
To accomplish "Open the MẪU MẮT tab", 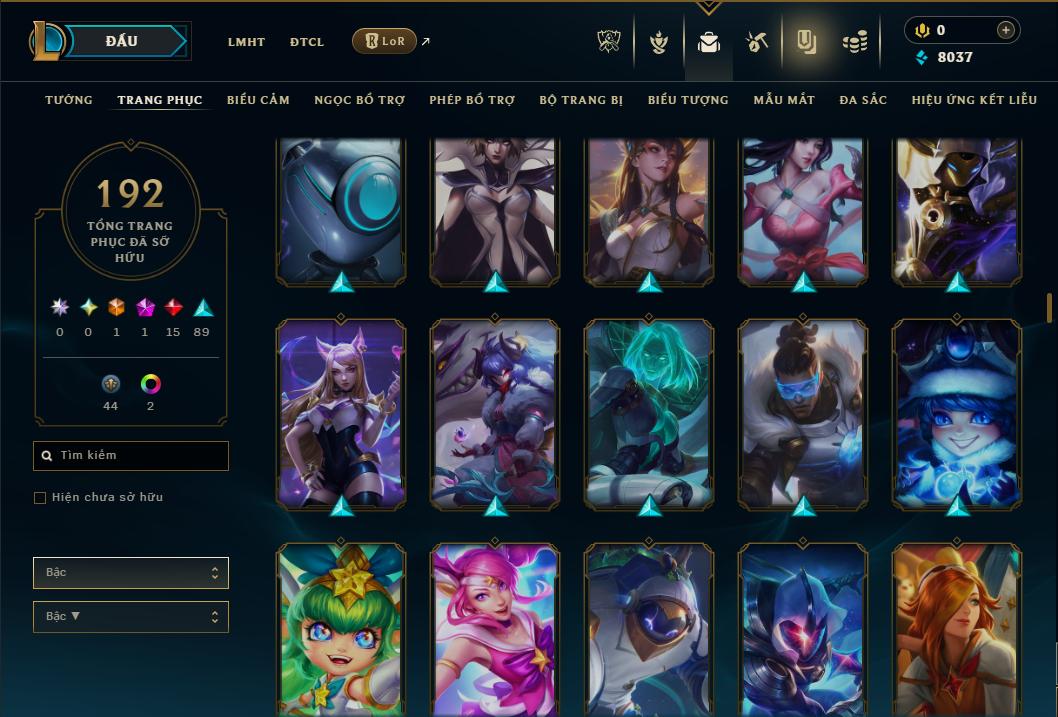I will click(784, 100).
